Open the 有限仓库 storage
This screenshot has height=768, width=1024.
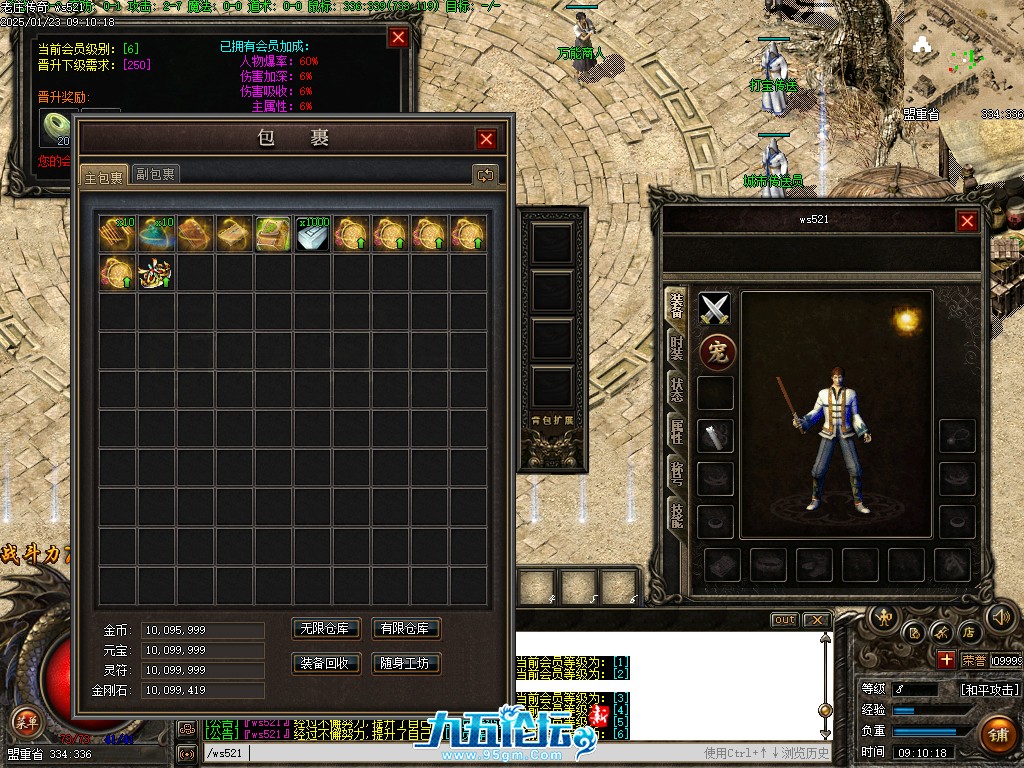[x=406, y=629]
